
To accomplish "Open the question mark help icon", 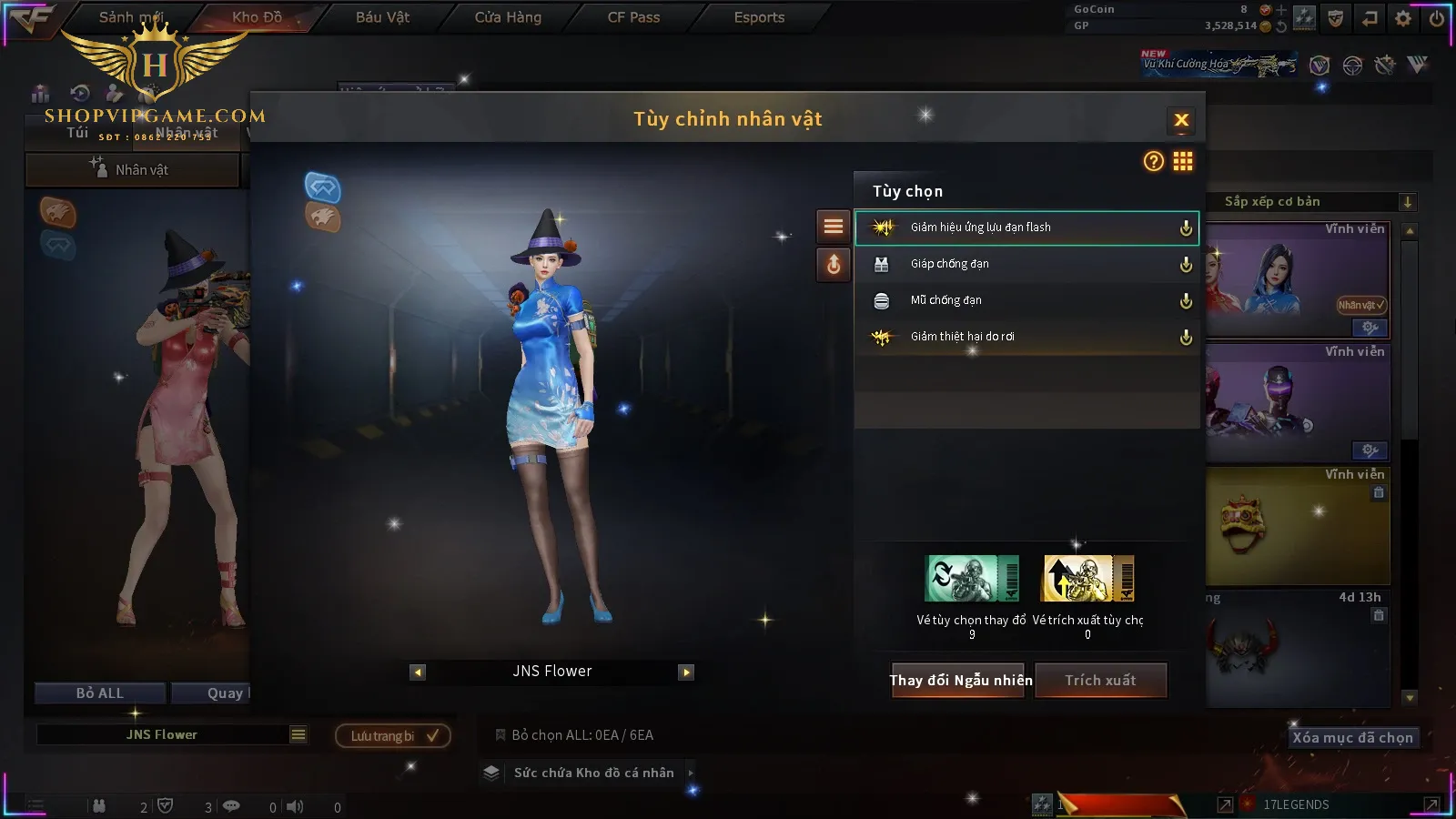I will click(x=1153, y=162).
